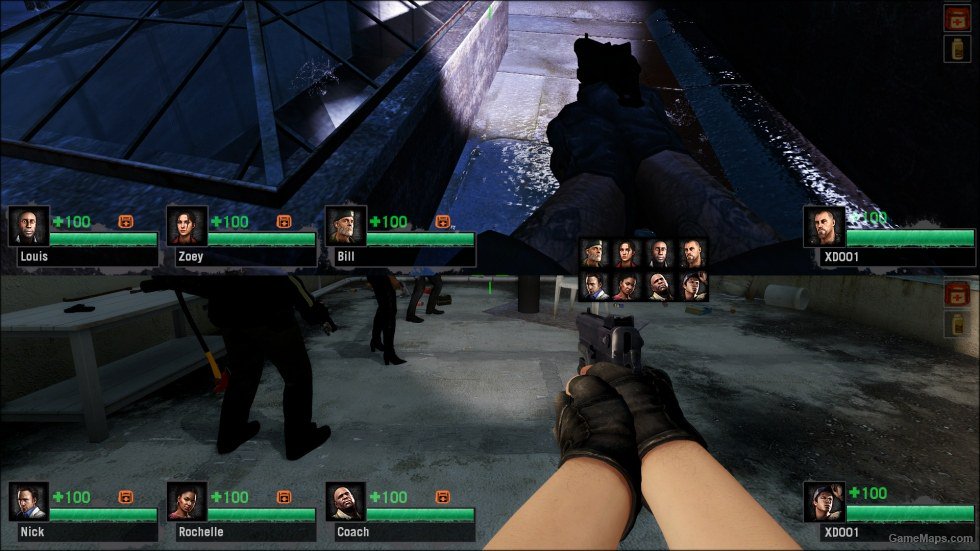Viewport: 980px width, 551px height.
Task: Select Nick in the eight-survivor portrait grid
Action: pos(595,287)
